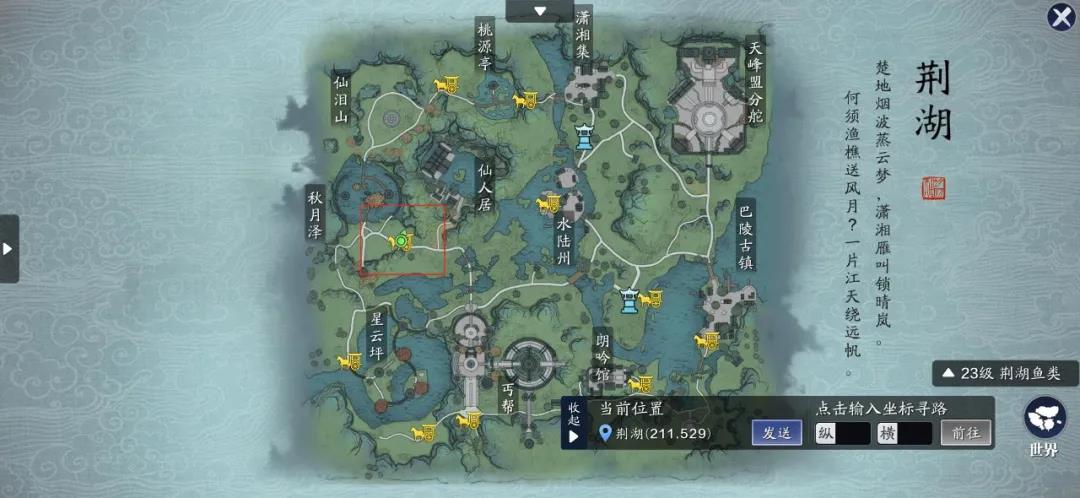Choose the 桃源亭 location label
Image resolution: width=1080 pixels, height=498 pixels.
point(486,48)
